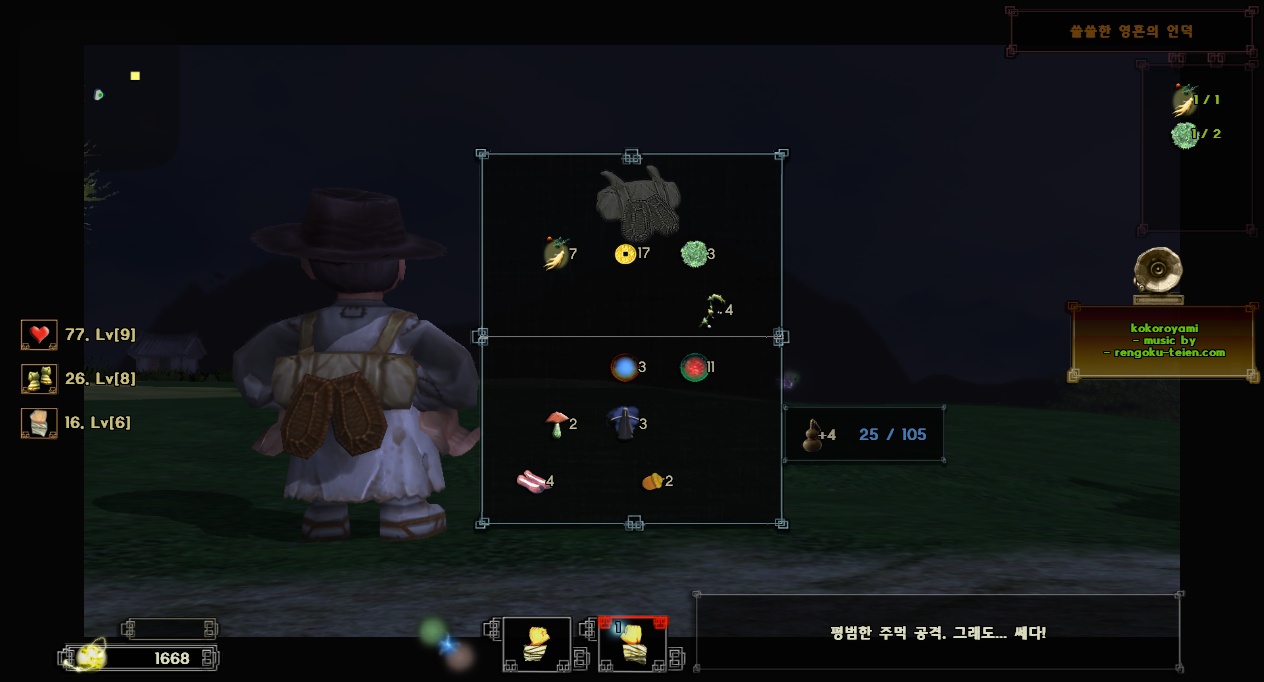Pick the acorn item
Screen dimensions: 1264x682
pos(652,481)
